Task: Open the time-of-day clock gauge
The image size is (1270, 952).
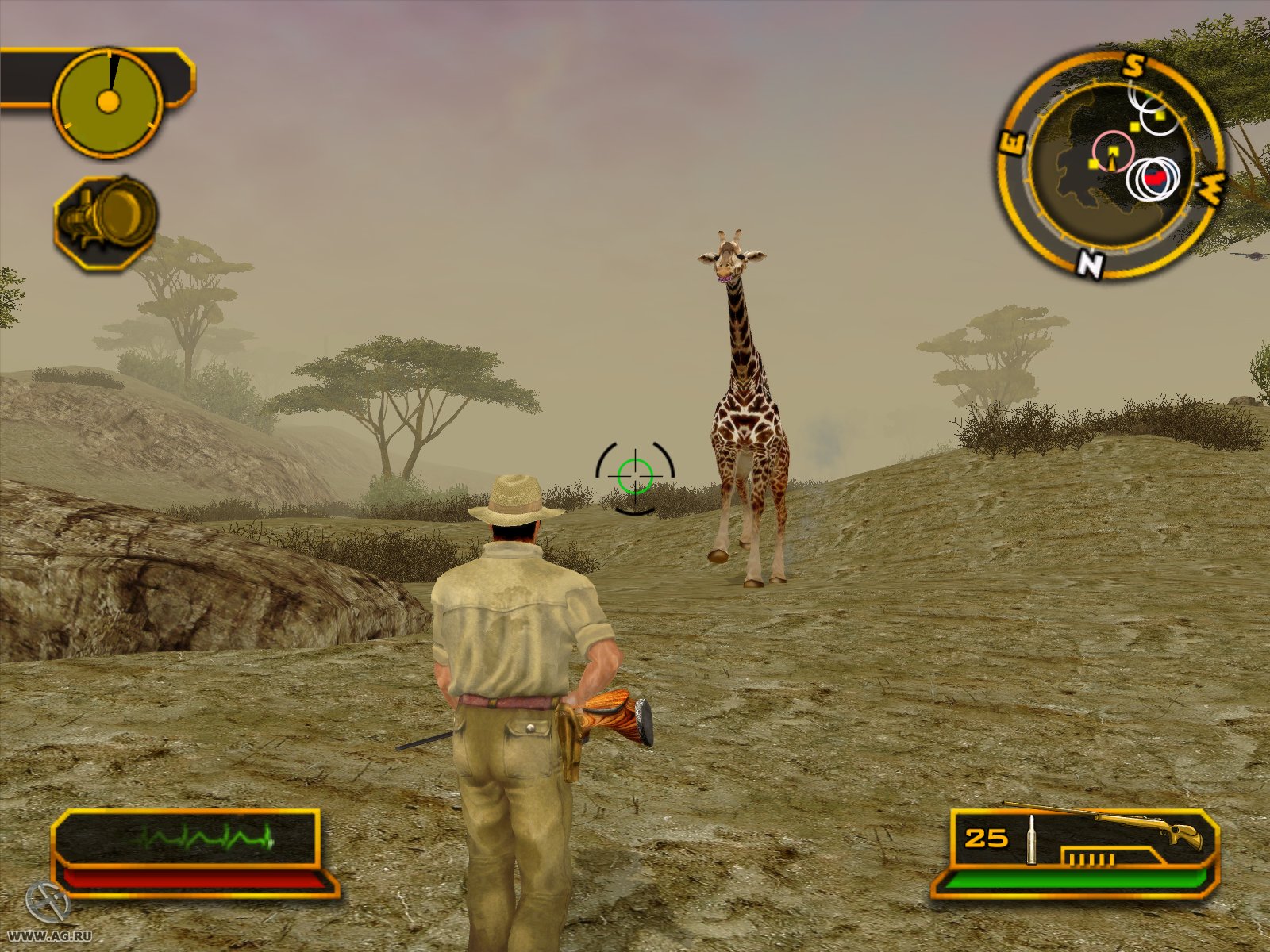Action: [109, 101]
